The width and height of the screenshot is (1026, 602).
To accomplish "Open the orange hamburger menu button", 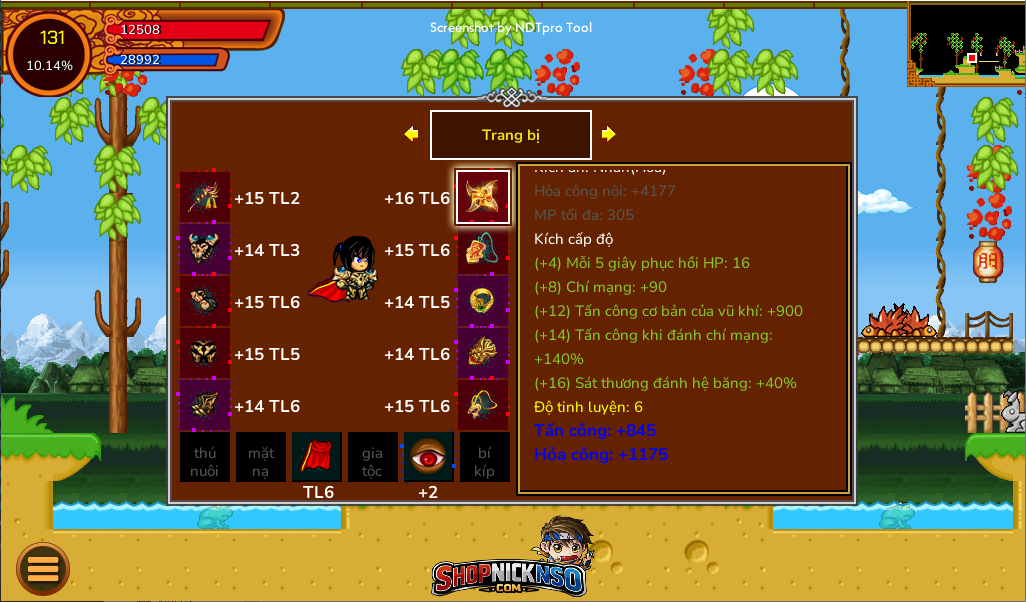I will (x=43, y=568).
